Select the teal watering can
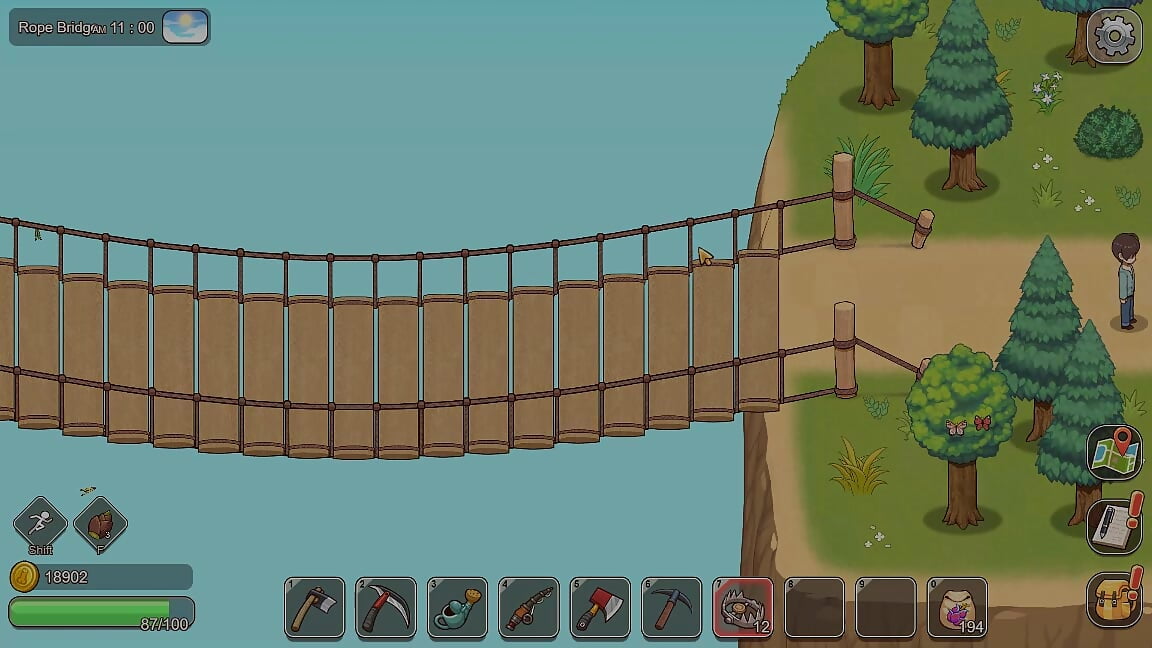Screen dimensions: 1152x648 click(x=457, y=607)
